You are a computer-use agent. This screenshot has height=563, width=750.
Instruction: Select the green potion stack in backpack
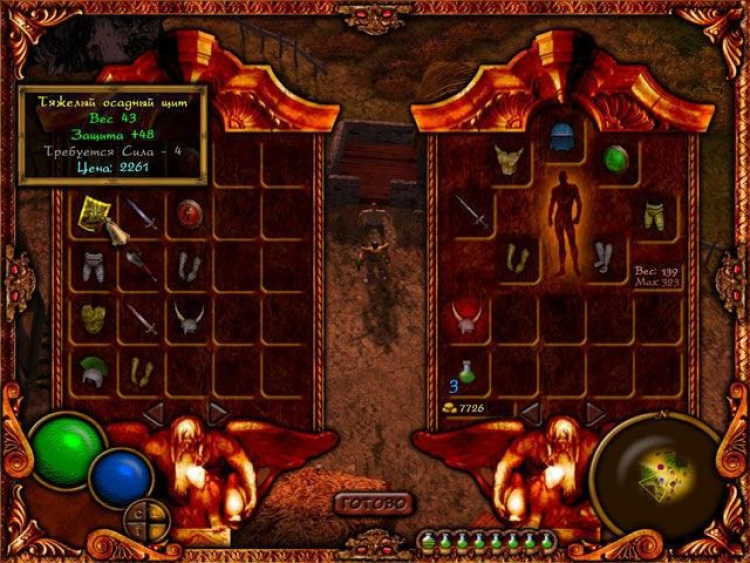click(x=466, y=372)
